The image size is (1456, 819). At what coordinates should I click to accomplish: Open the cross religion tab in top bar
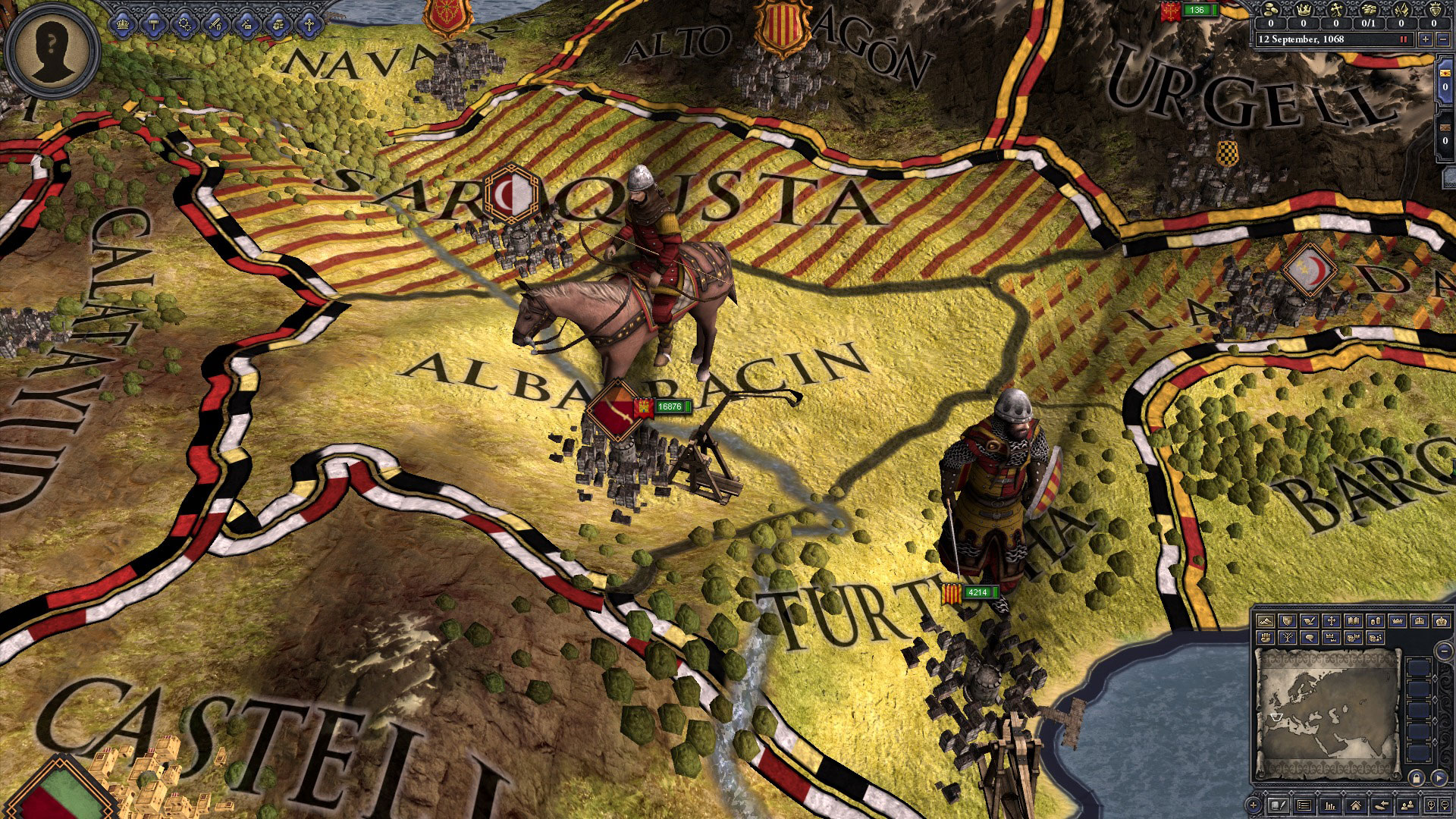pyautogui.click(x=309, y=25)
